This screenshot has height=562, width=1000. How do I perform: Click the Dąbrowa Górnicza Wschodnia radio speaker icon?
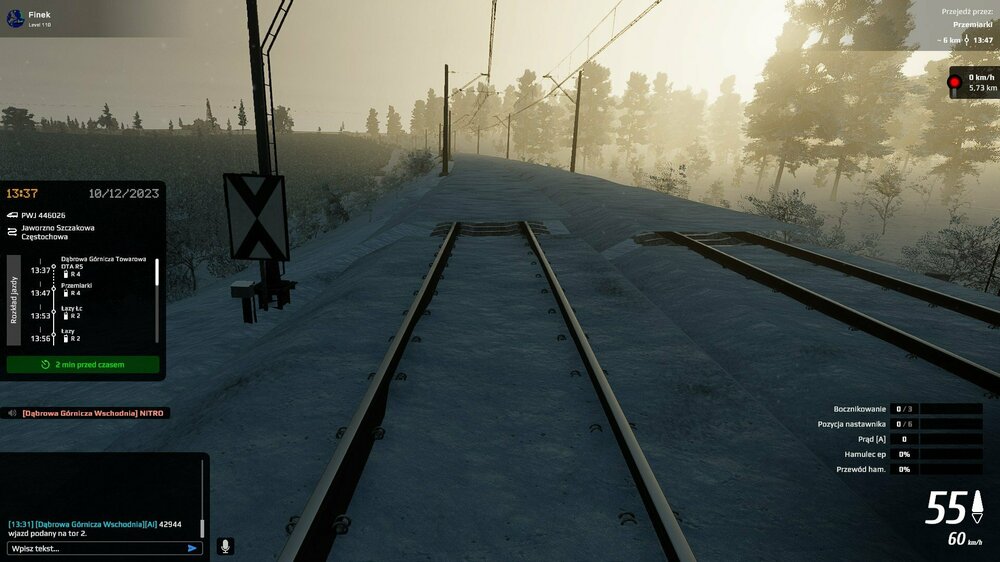12,413
